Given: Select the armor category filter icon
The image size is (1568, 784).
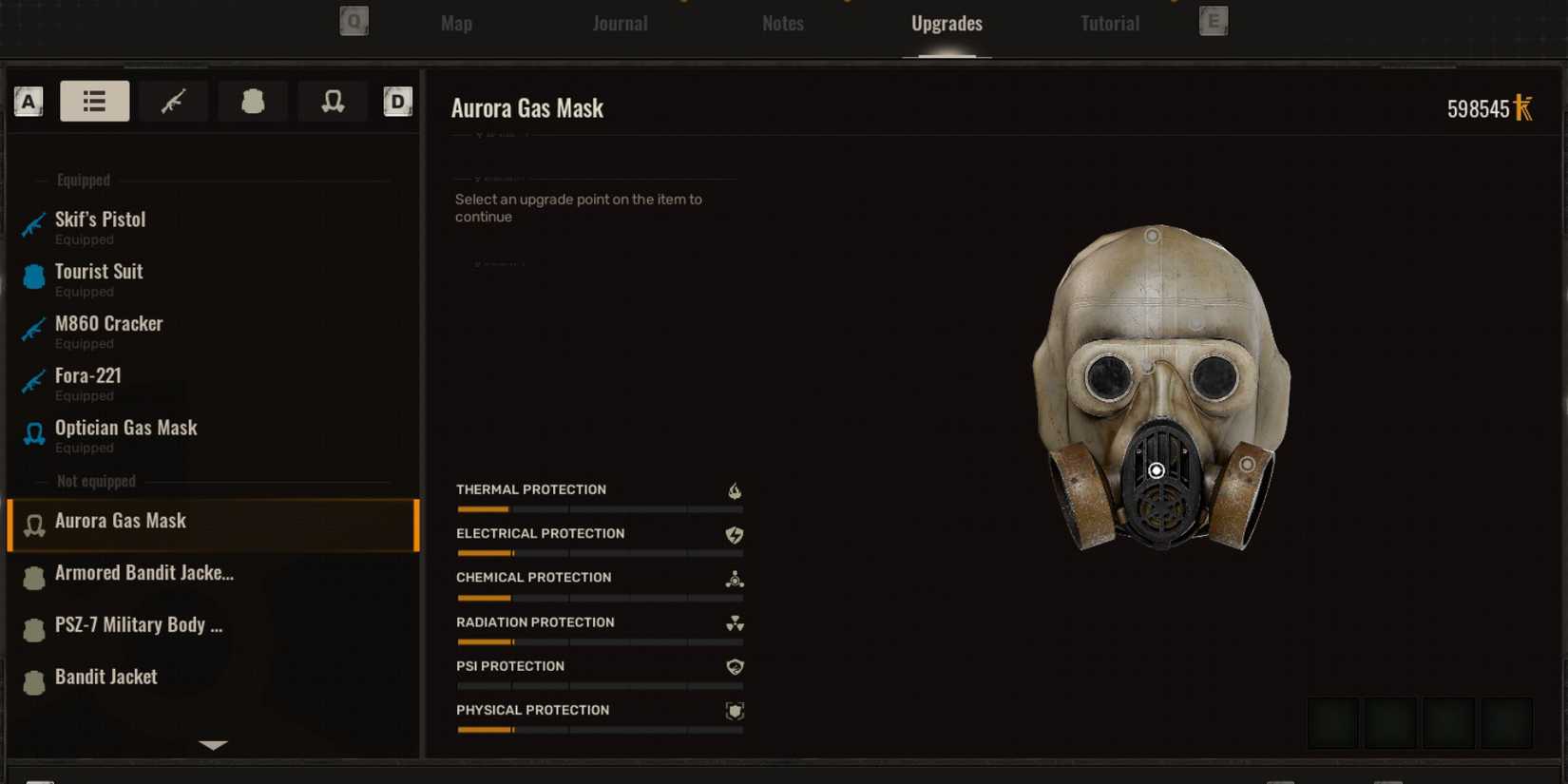Looking at the screenshot, I should click(x=253, y=101).
